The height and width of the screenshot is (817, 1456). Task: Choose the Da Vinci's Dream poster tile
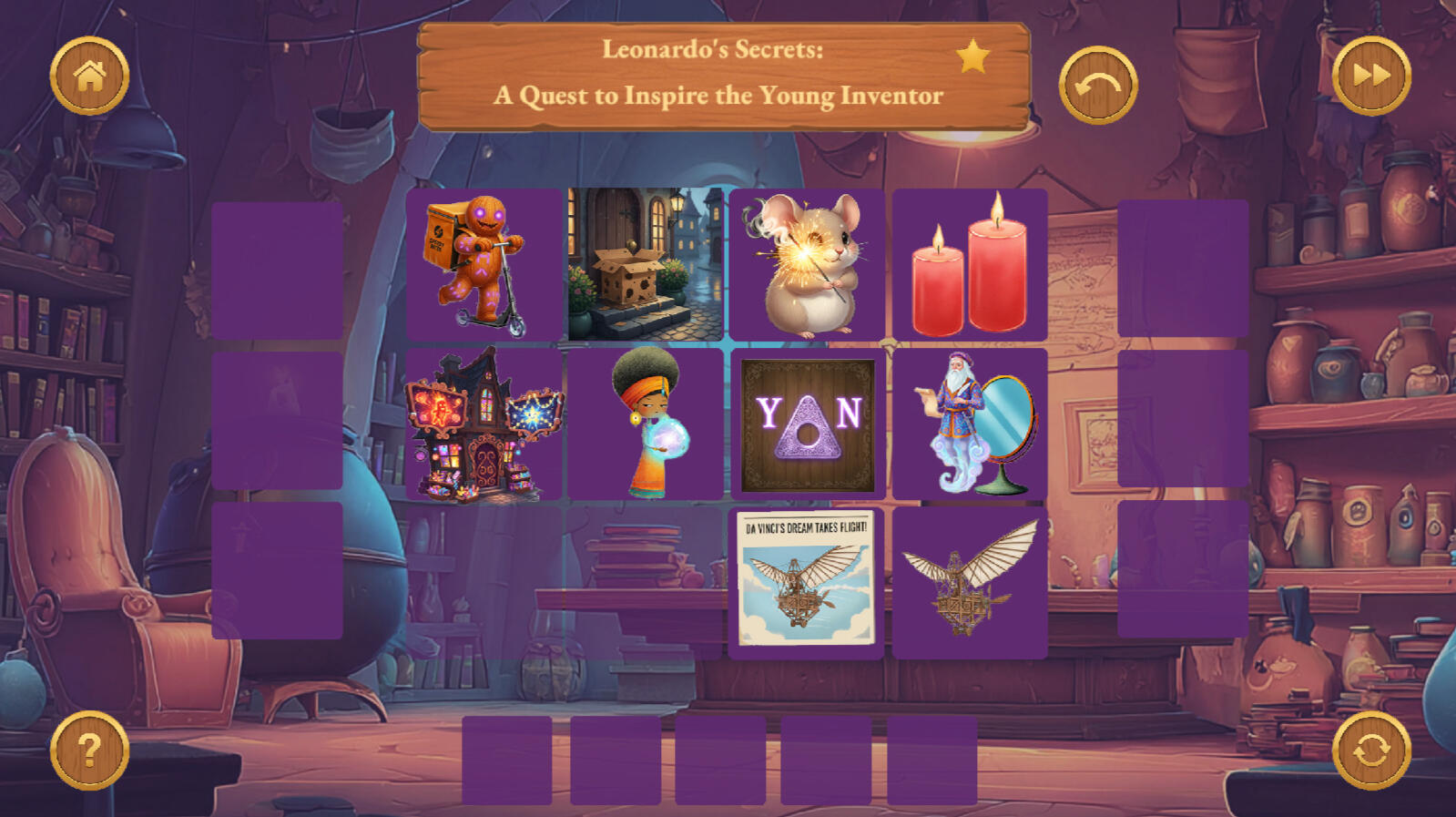pyautogui.click(x=807, y=581)
